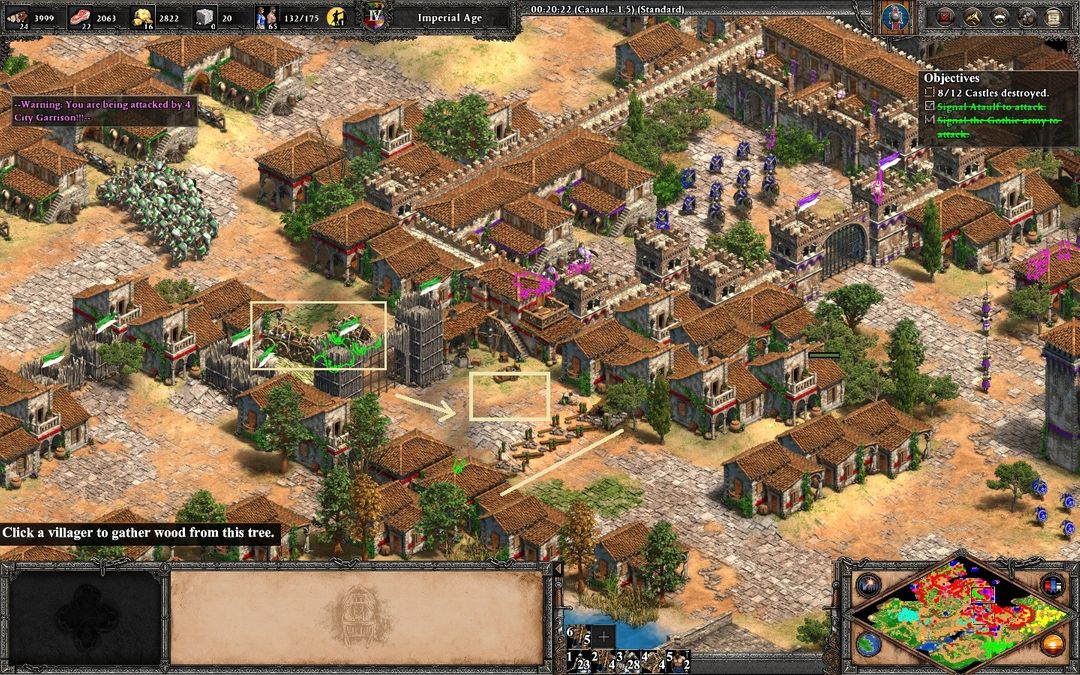The image size is (1080, 675).
Task: Click the idle villager icon in resource bar
Action: (341, 17)
